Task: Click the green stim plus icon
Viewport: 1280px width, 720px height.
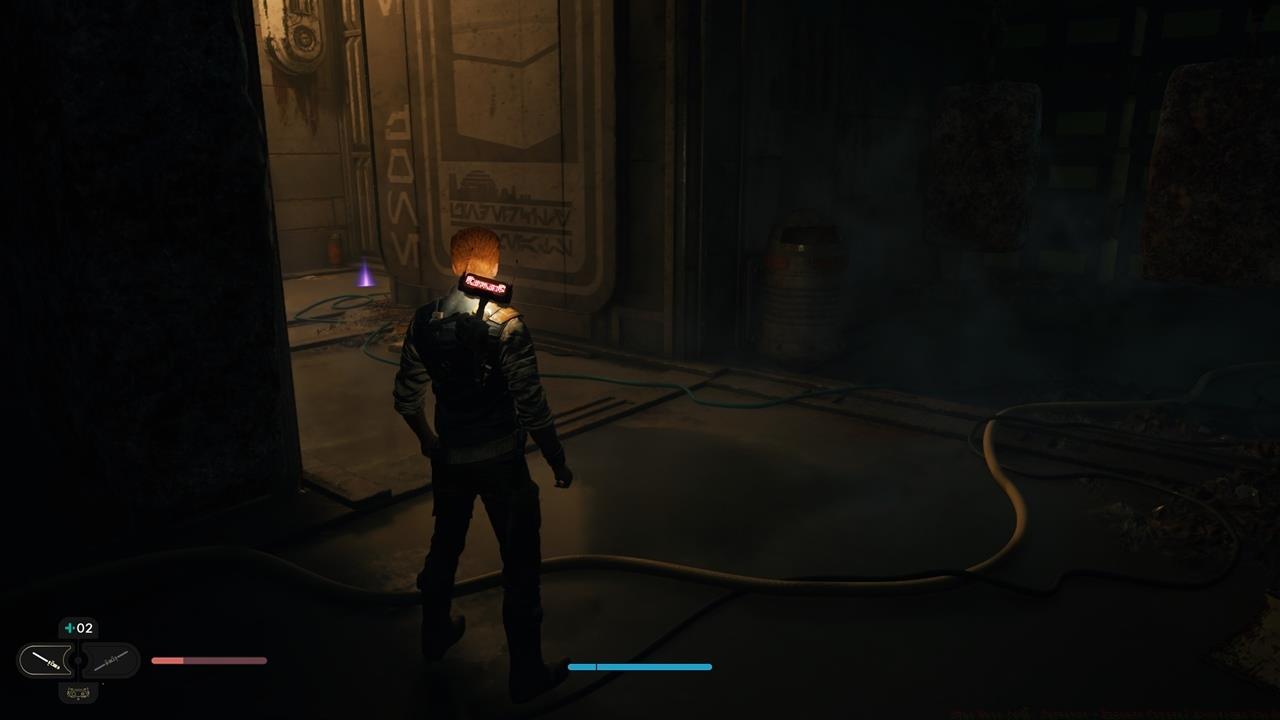Action: point(69,628)
